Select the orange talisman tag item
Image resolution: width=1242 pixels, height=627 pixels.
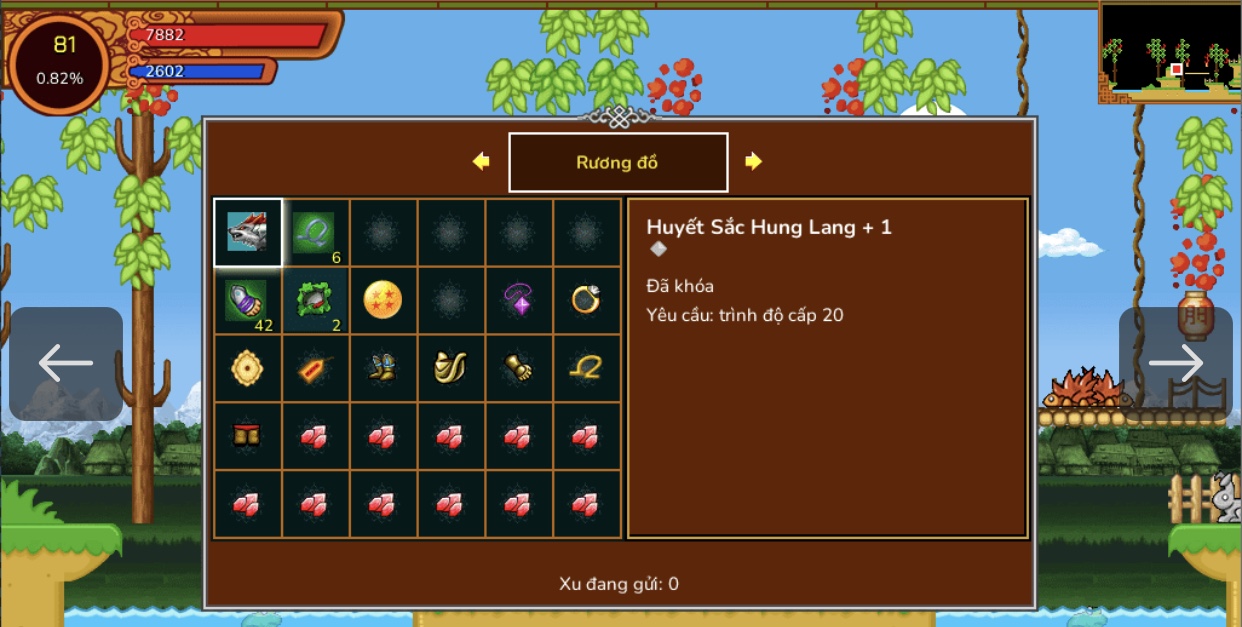pos(316,368)
